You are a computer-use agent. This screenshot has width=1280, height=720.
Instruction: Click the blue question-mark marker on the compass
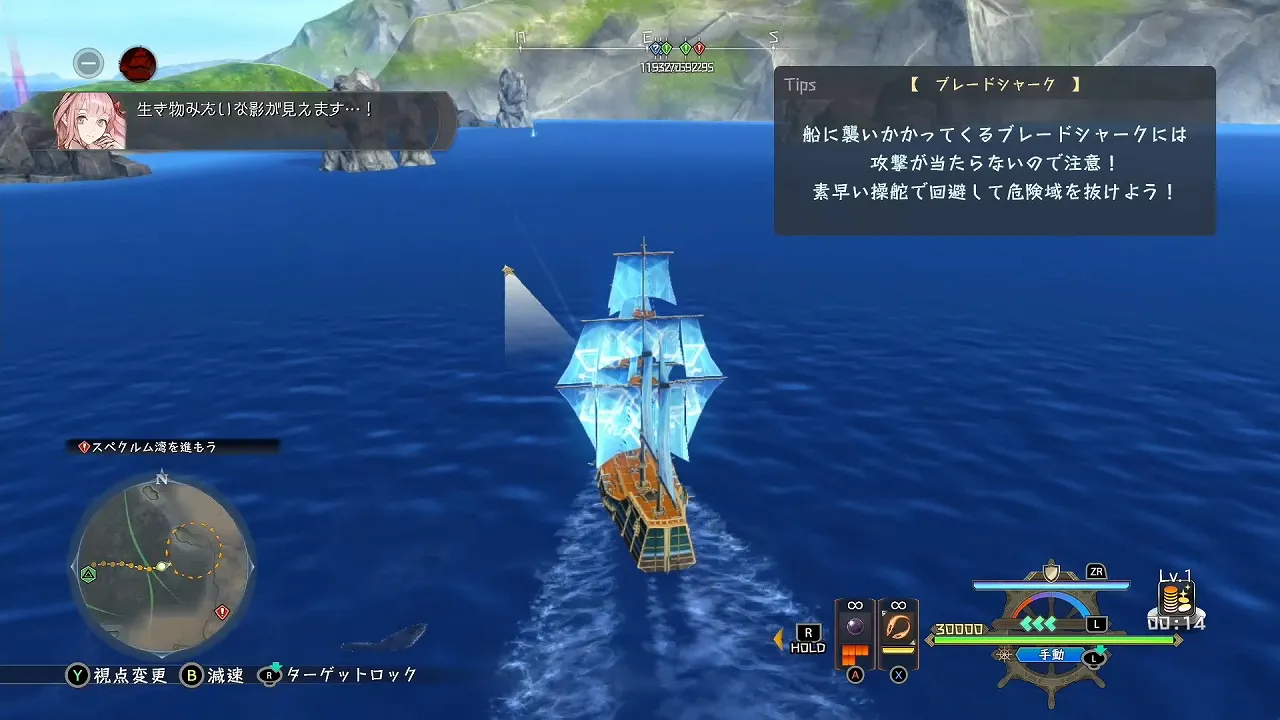point(656,48)
